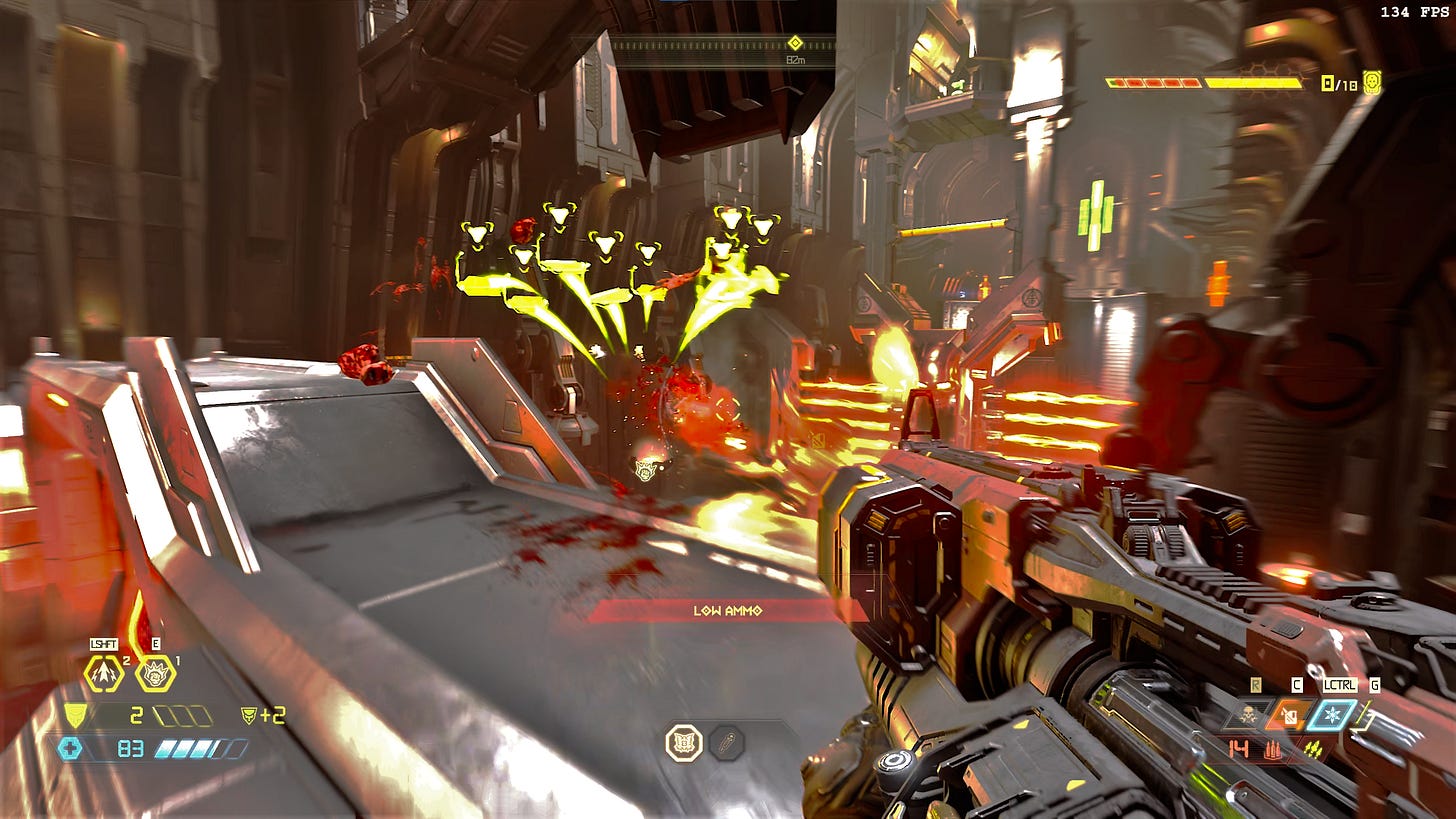This screenshot has width=1456, height=819.
Task: Use the orange Flame Belch icon
Action: coord(1289,715)
